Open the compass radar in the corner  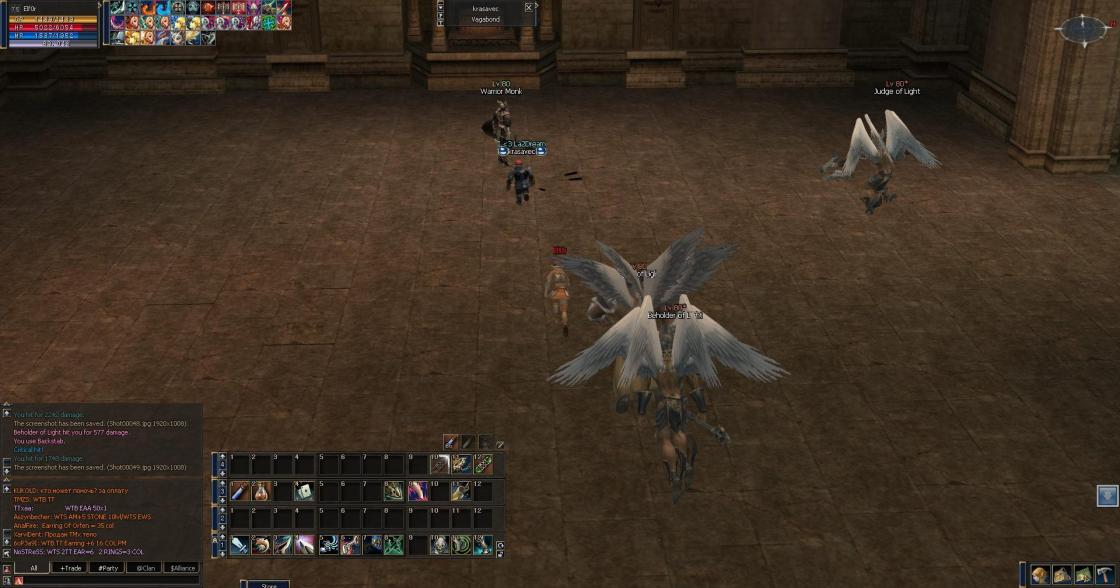1083,30
